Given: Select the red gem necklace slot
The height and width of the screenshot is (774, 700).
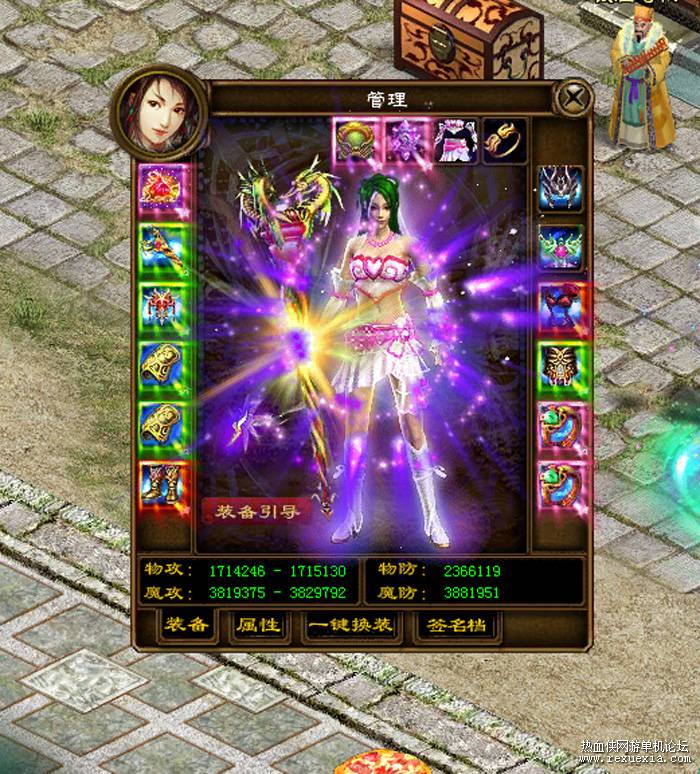Looking at the screenshot, I should [160, 187].
